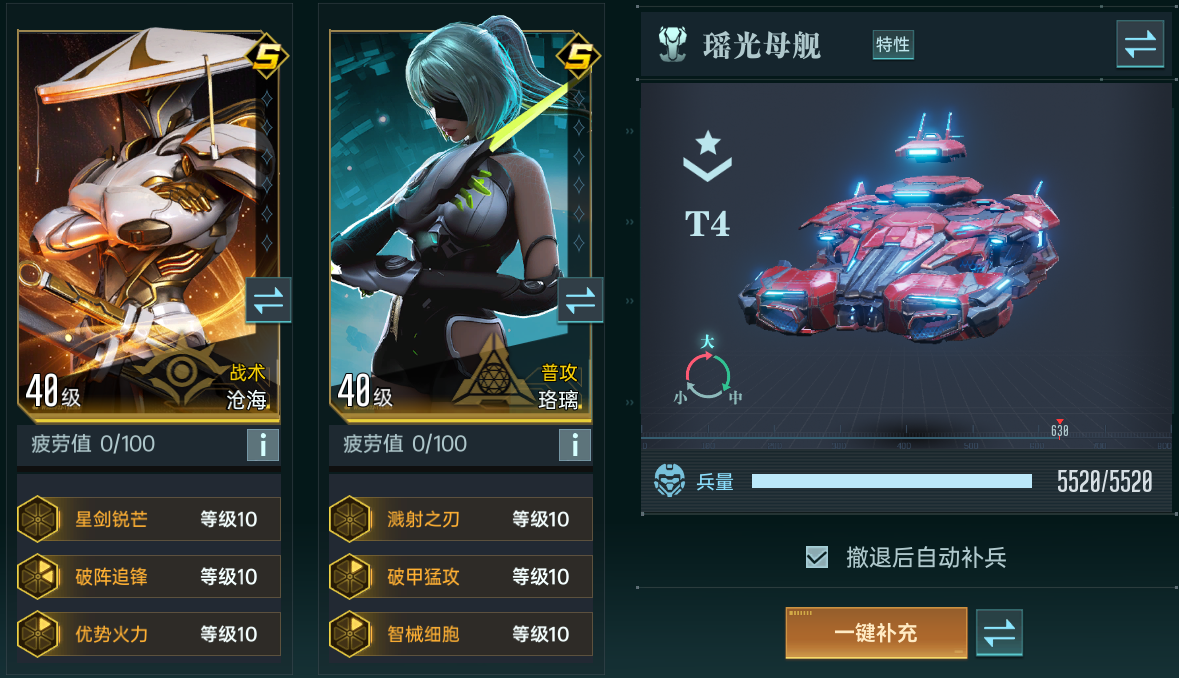The width and height of the screenshot is (1179, 678).
Task: Open the 智械细胞 skill
Action: [x=461, y=633]
